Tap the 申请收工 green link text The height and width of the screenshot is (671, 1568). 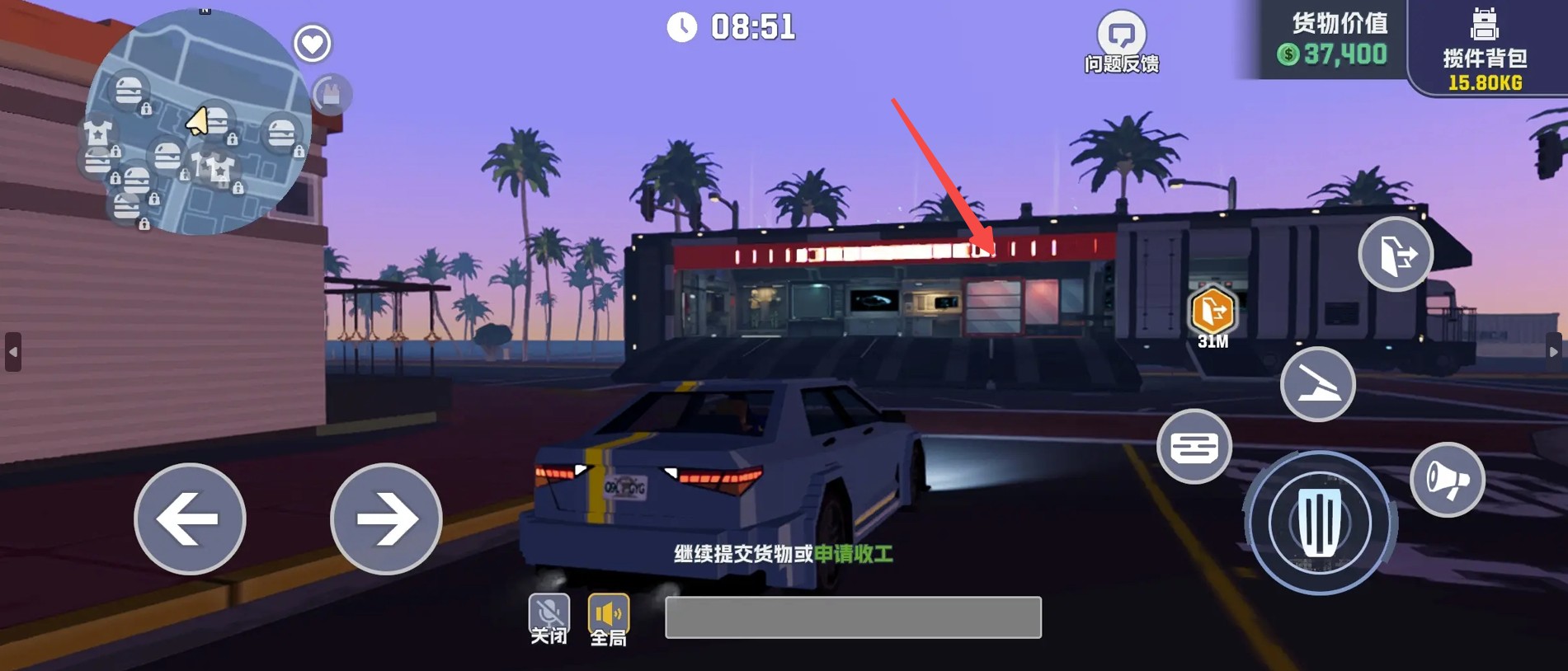pos(854,554)
